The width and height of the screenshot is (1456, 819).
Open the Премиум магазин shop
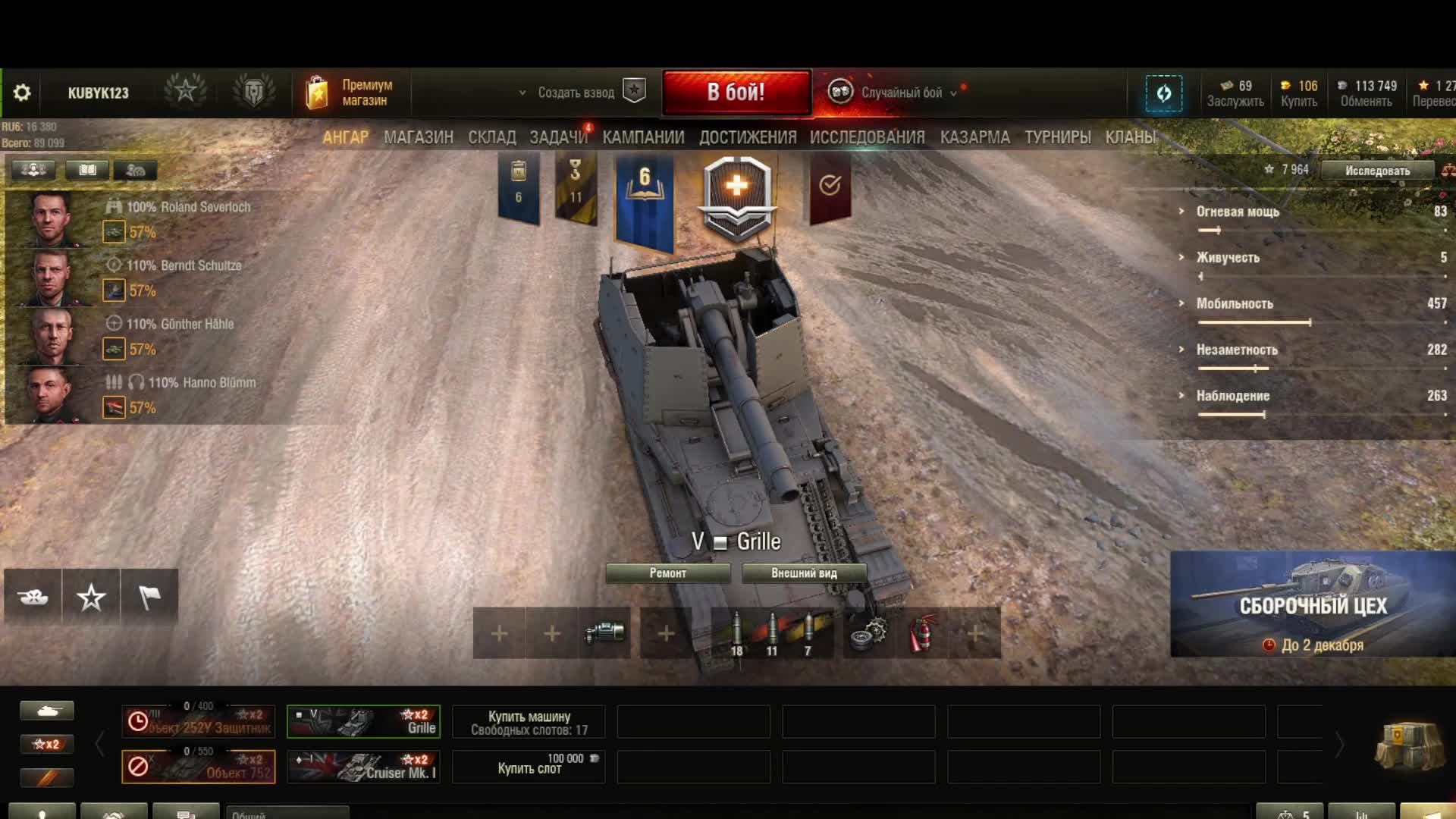pyautogui.click(x=350, y=93)
